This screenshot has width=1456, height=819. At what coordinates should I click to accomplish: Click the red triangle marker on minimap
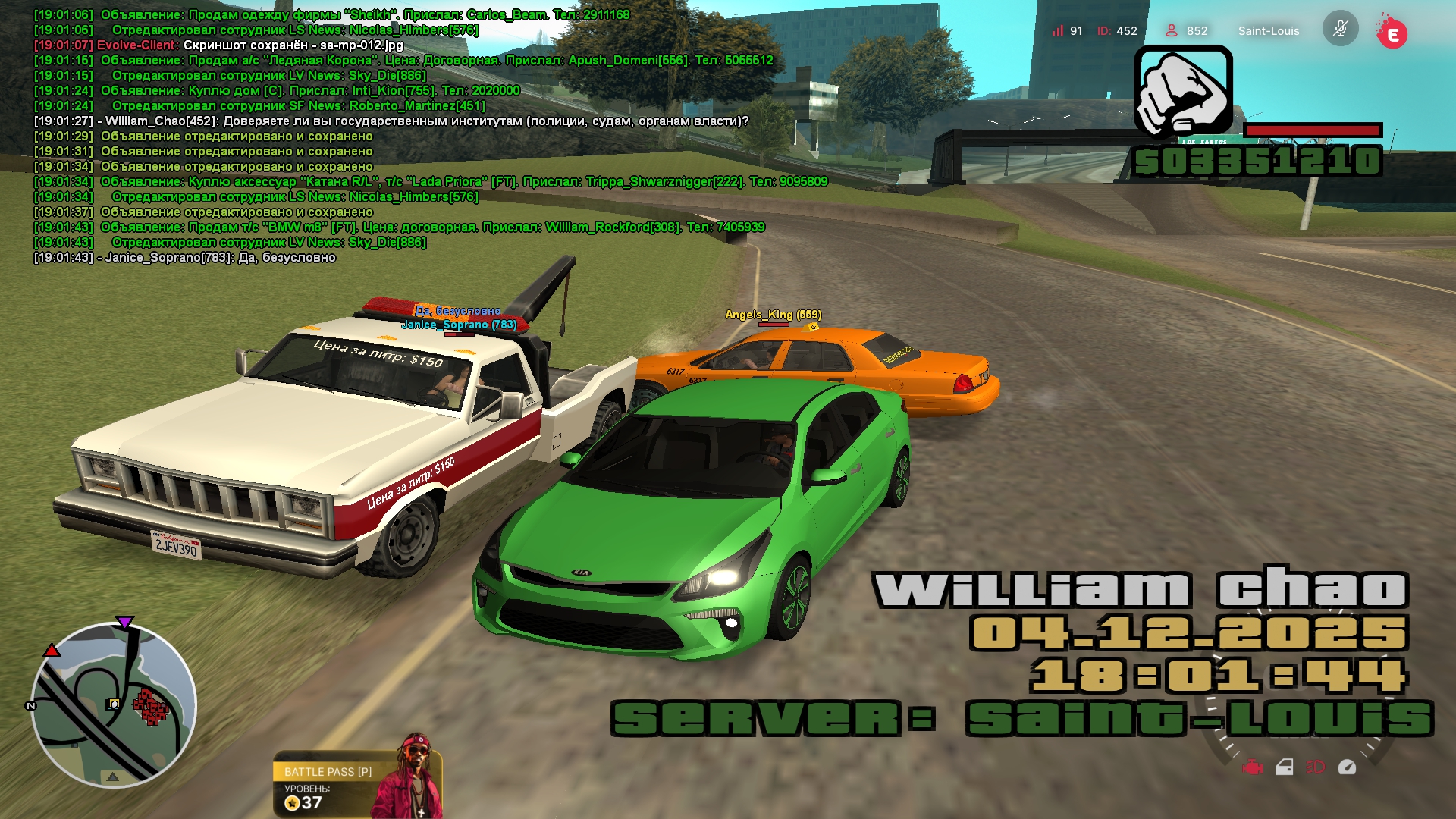point(51,651)
